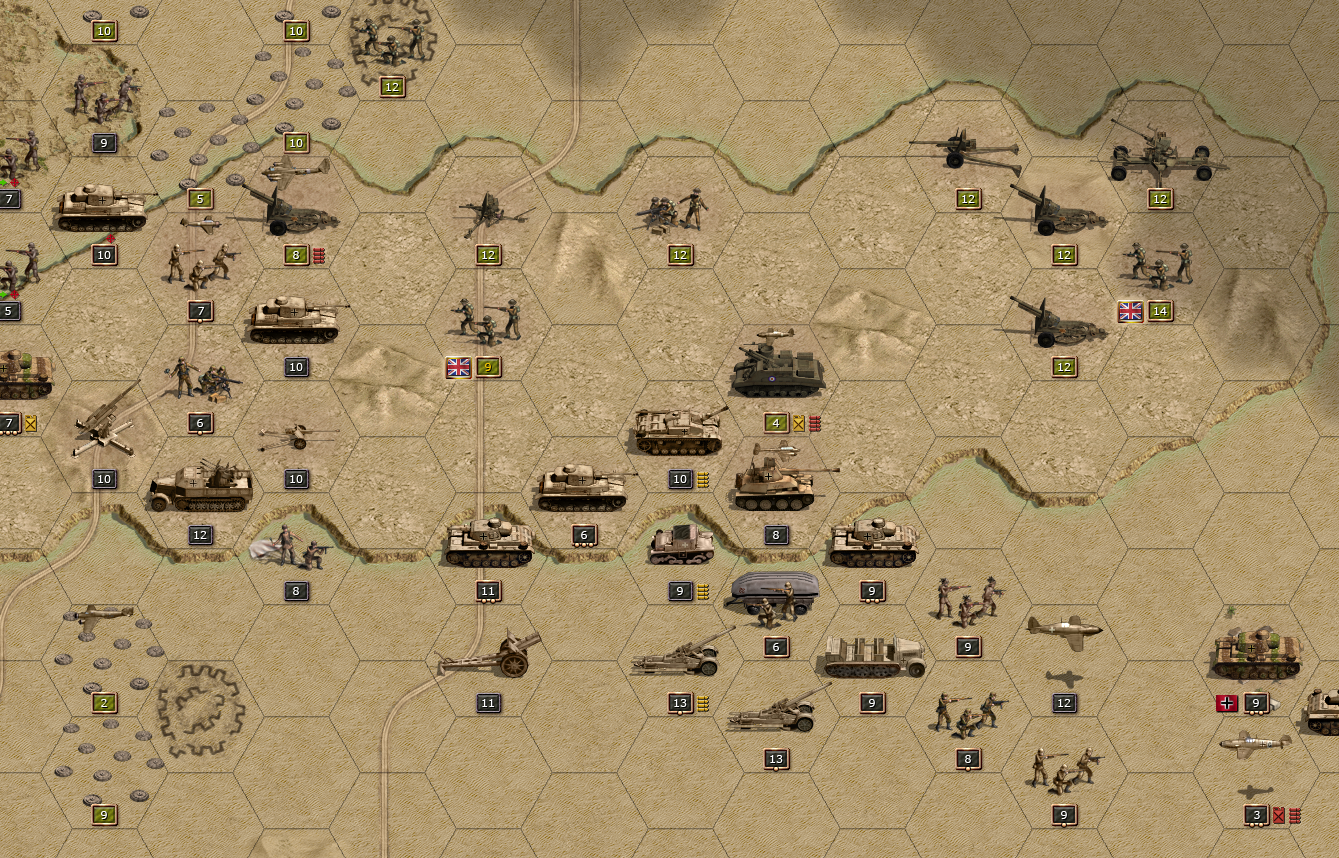The height and width of the screenshot is (858, 1339).
Task: Choose the dark British tank with strength 4
Action: pyautogui.click(x=778, y=372)
